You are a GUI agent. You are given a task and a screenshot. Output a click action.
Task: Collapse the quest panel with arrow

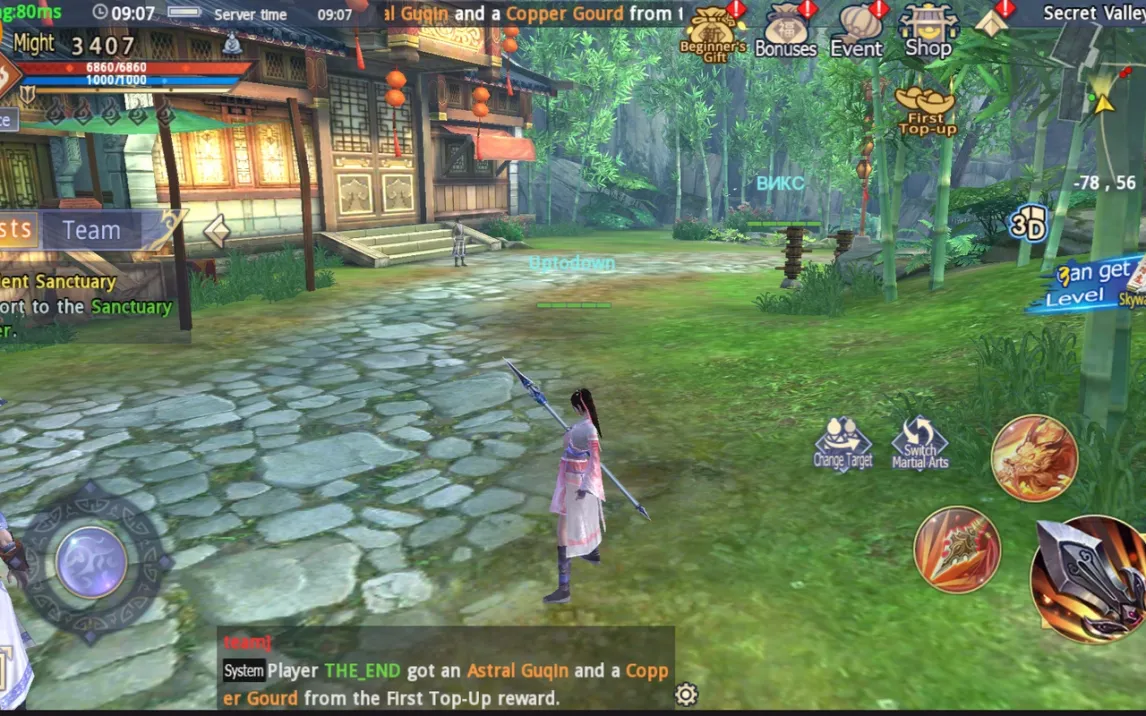coord(216,231)
